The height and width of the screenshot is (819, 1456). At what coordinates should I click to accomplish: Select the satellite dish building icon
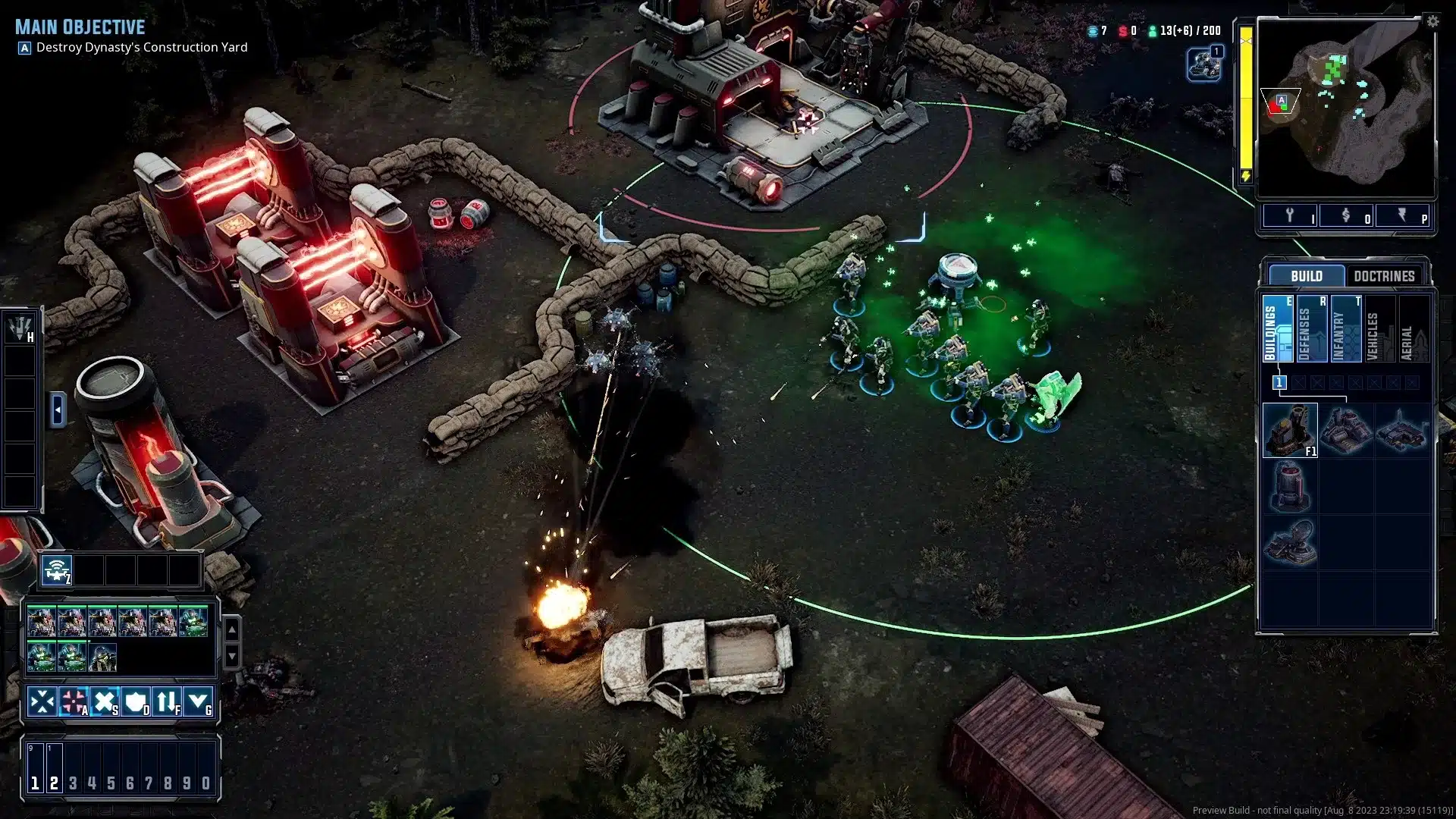(1290, 542)
